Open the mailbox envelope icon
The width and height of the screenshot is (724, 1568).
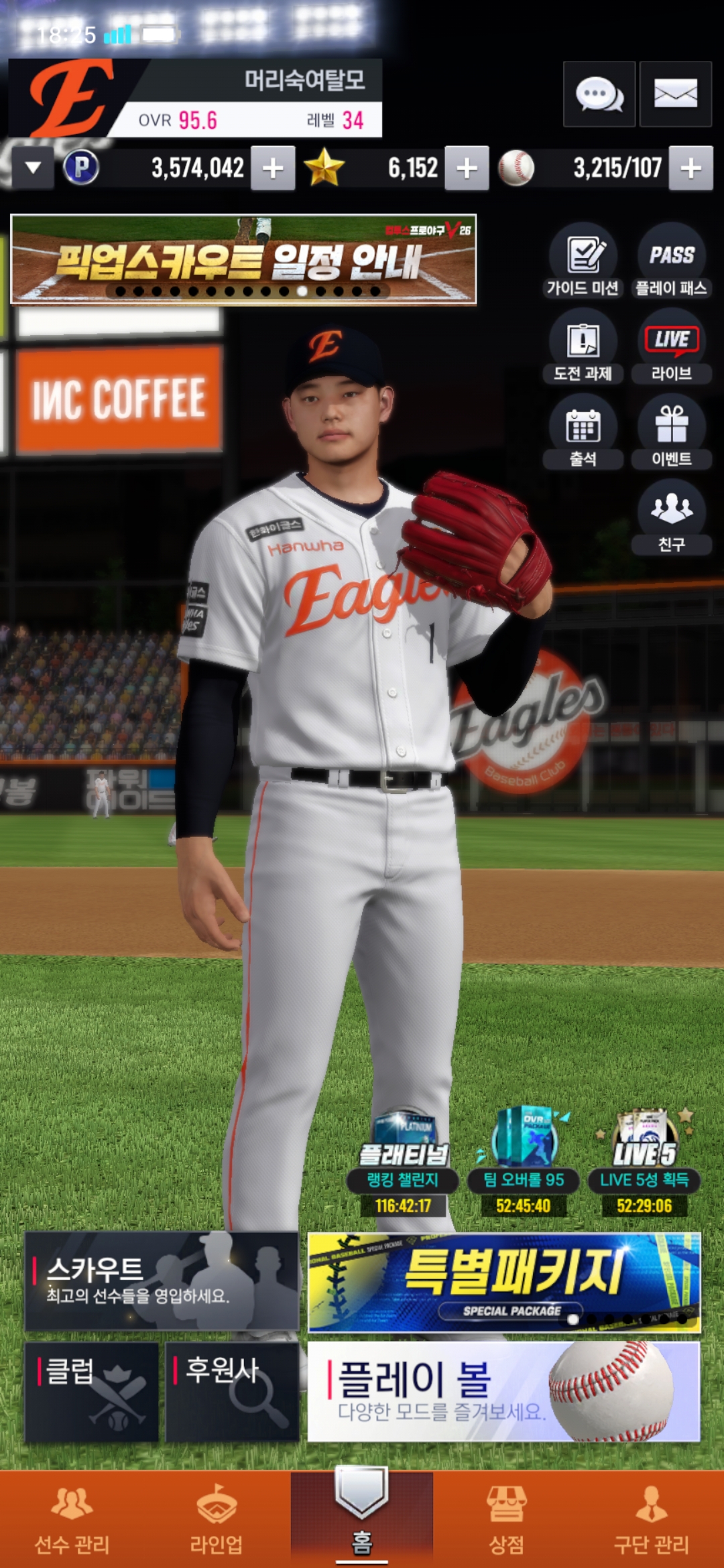coord(675,94)
